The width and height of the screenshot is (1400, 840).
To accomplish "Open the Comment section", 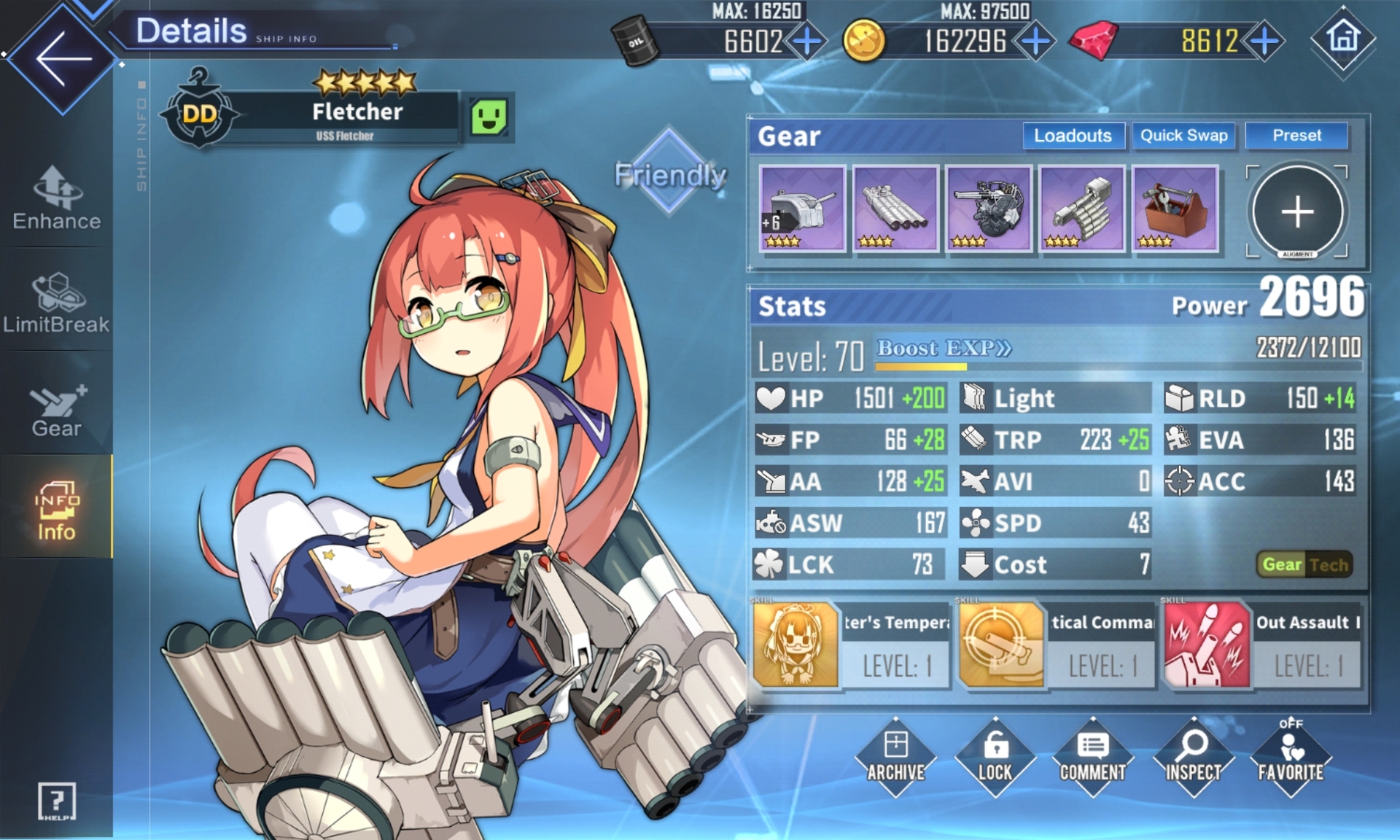I will pyautogui.click(x=1092, y=757).
